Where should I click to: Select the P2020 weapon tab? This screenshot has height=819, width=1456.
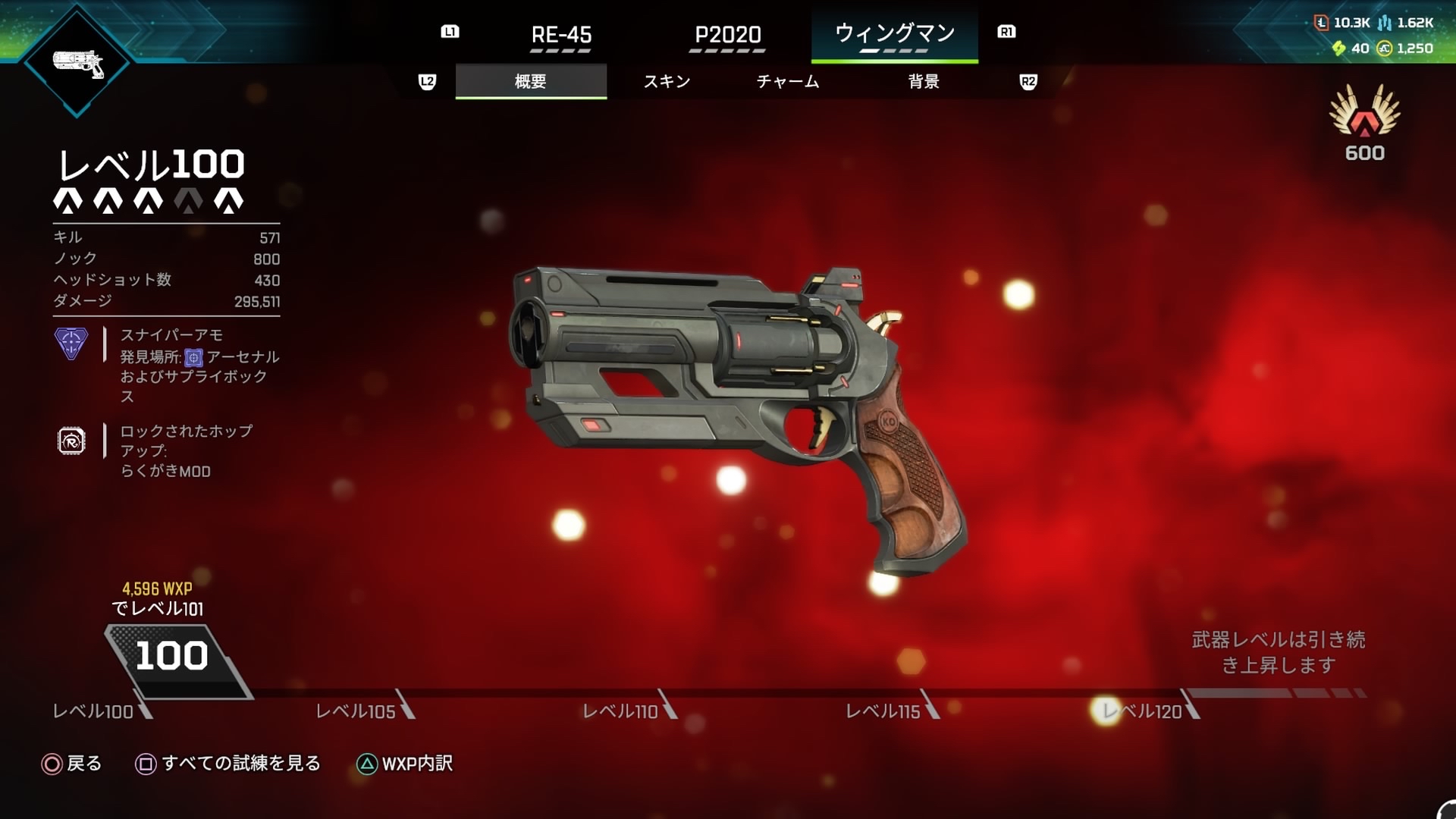coord(727,35)
